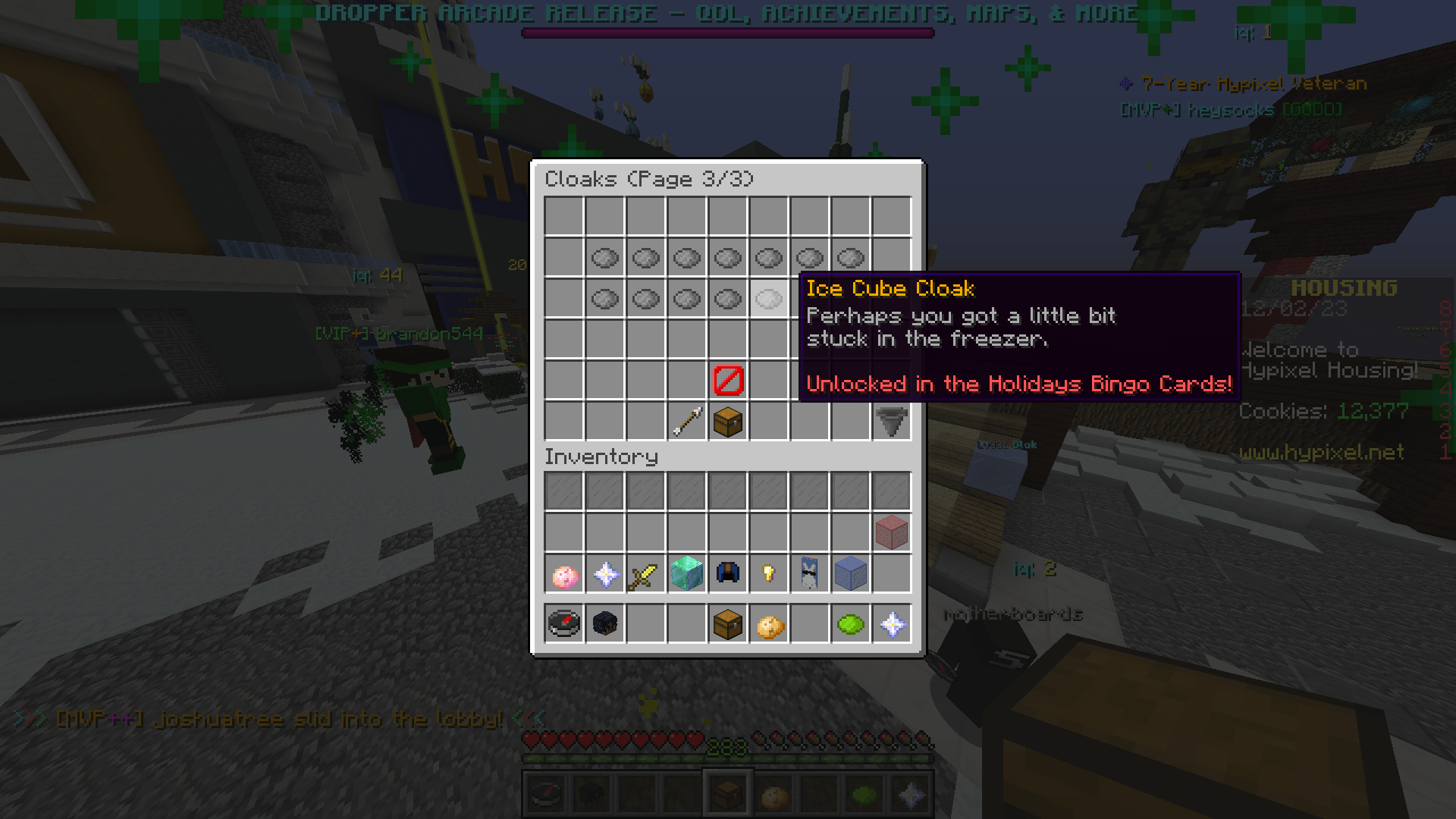Viewport: 1456px width, 819px height.
Task: Pick up the prismarine block item
Action: (686, 573)
